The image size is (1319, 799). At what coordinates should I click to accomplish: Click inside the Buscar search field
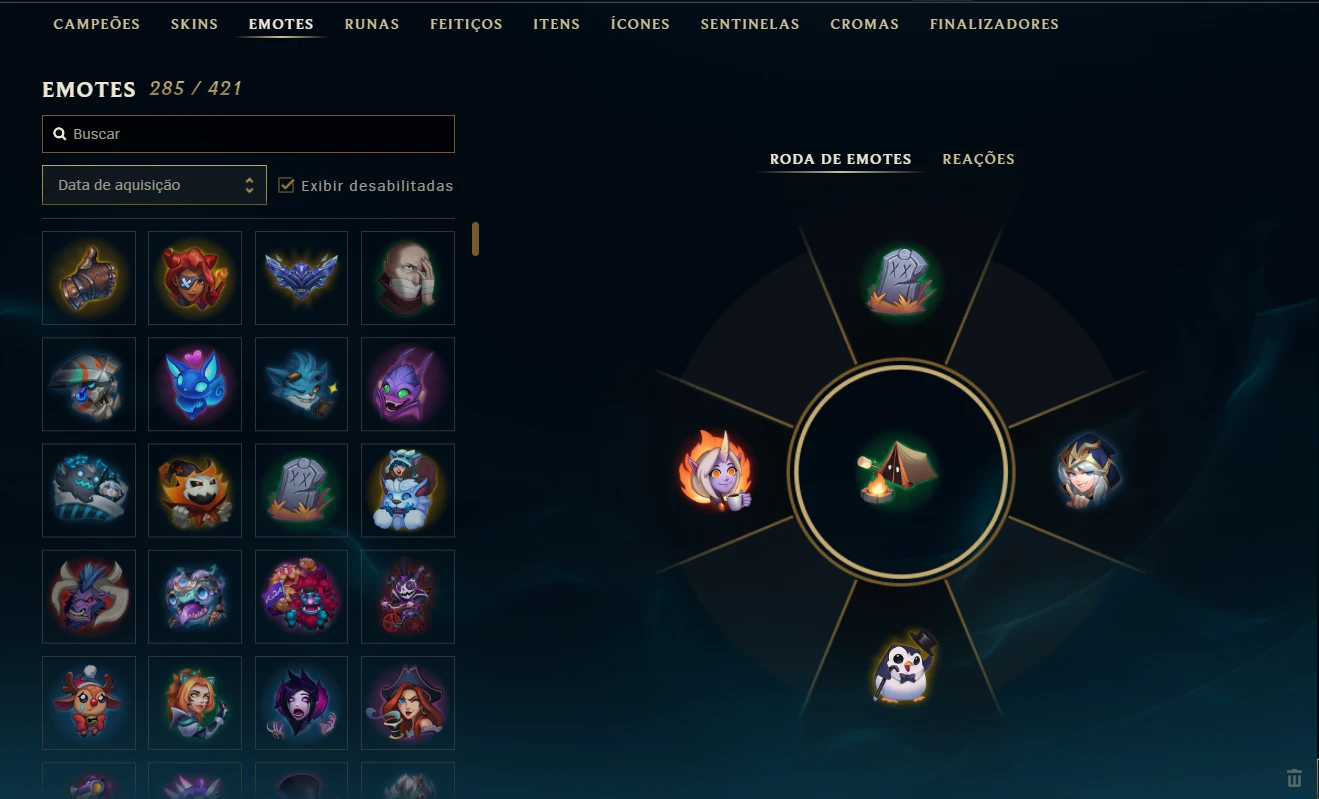click(248, 133)
